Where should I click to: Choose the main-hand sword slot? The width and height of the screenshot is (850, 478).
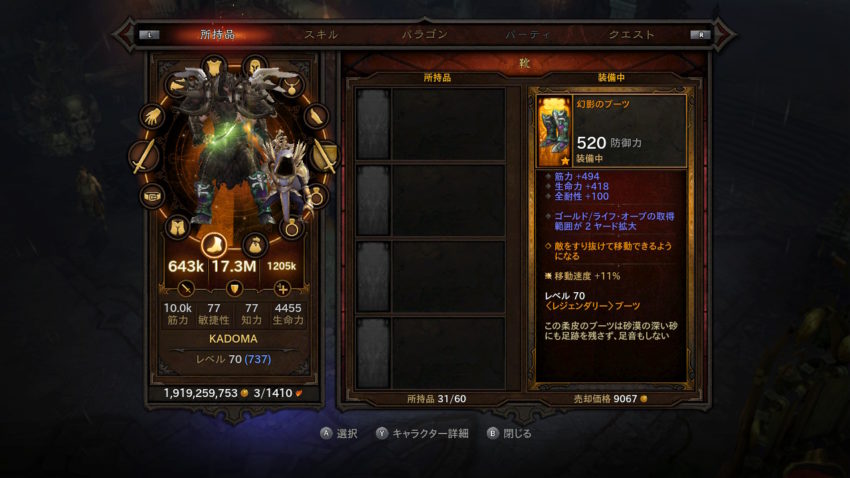click(143, 156)
